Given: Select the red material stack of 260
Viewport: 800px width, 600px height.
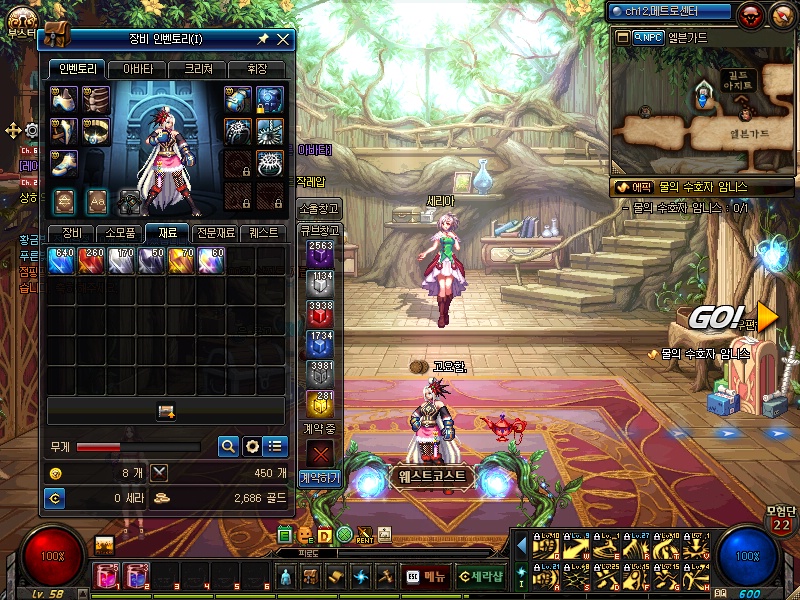Looking at the screenshot, I should click(92, 261).
